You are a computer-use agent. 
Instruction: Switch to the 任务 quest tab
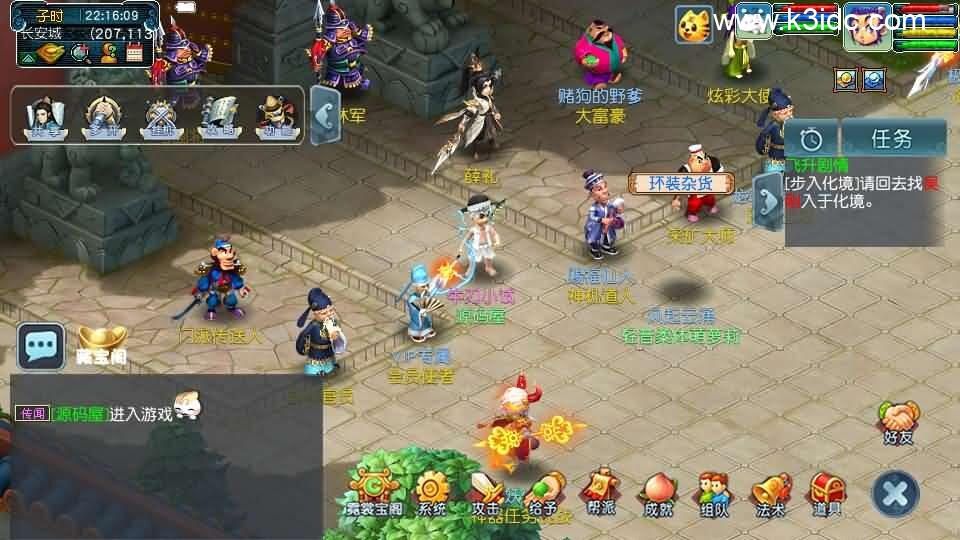click(893, 138)
